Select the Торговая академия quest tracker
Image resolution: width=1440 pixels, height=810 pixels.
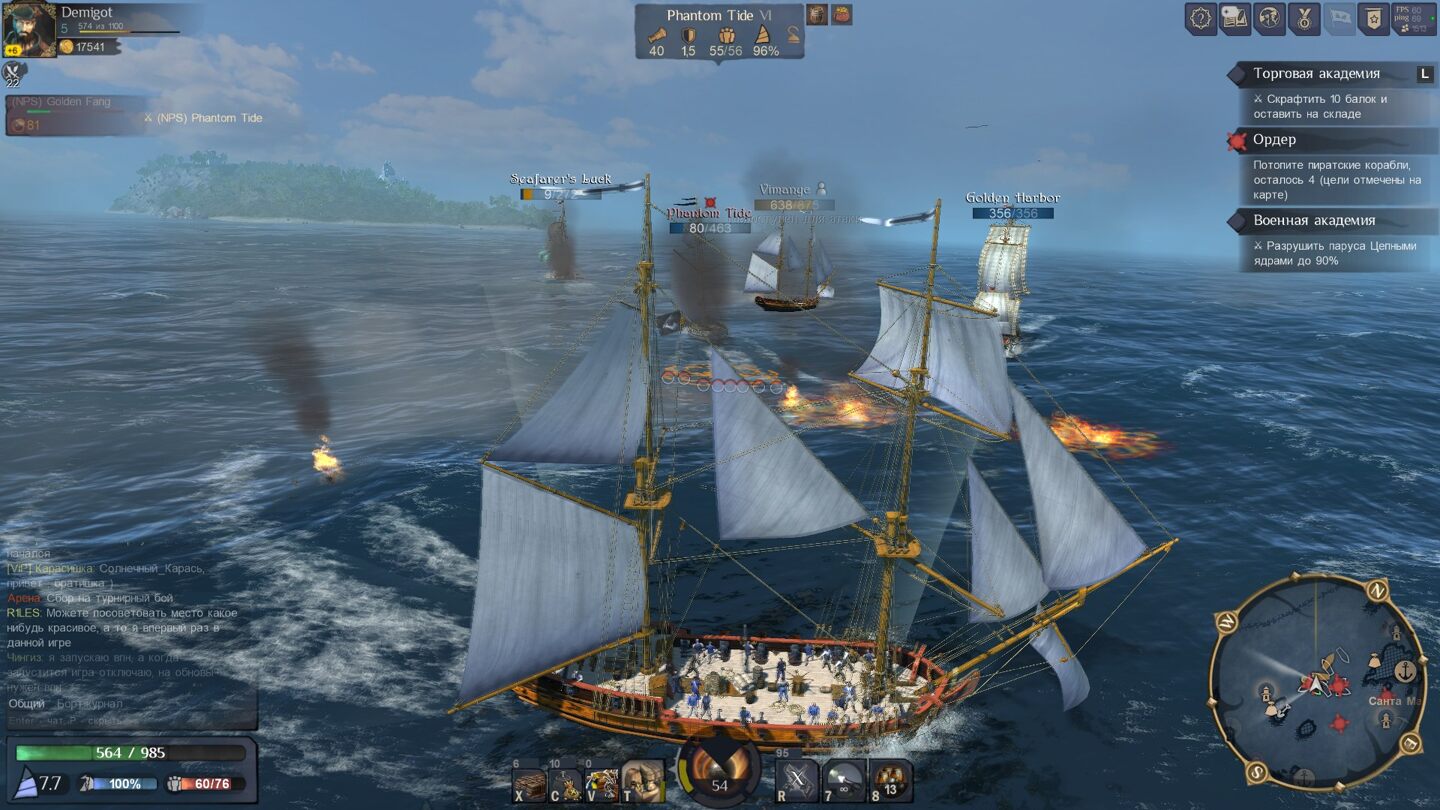(1316, 74)
